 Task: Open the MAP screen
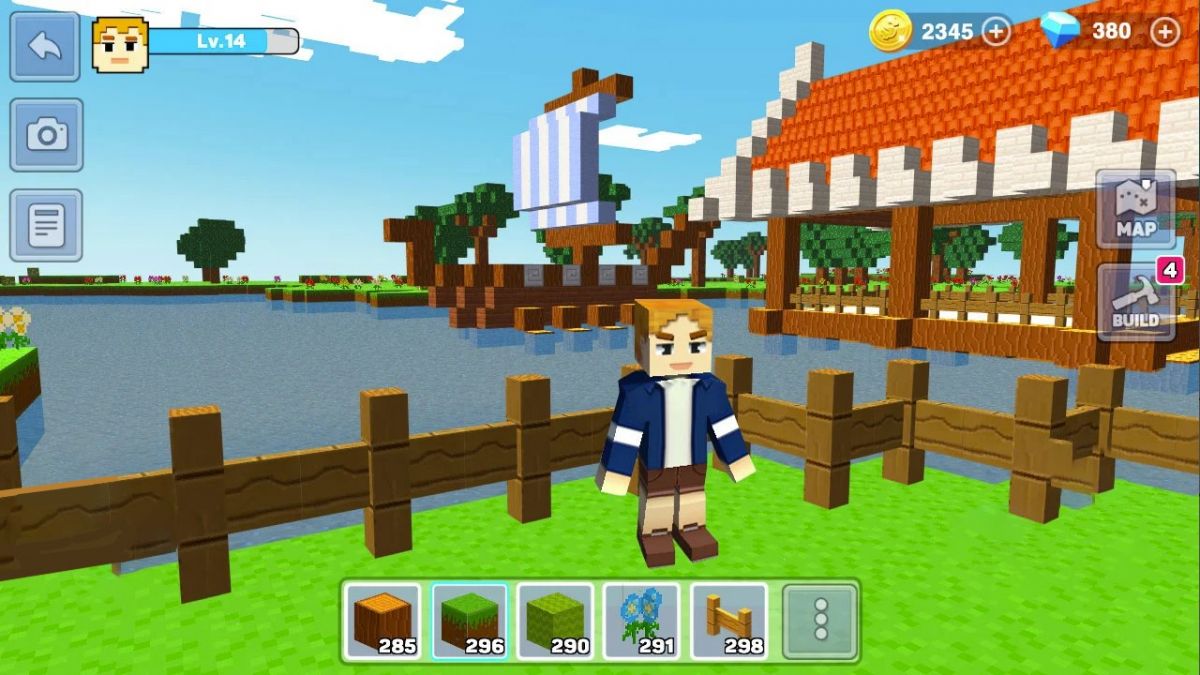coord(1136,209)
